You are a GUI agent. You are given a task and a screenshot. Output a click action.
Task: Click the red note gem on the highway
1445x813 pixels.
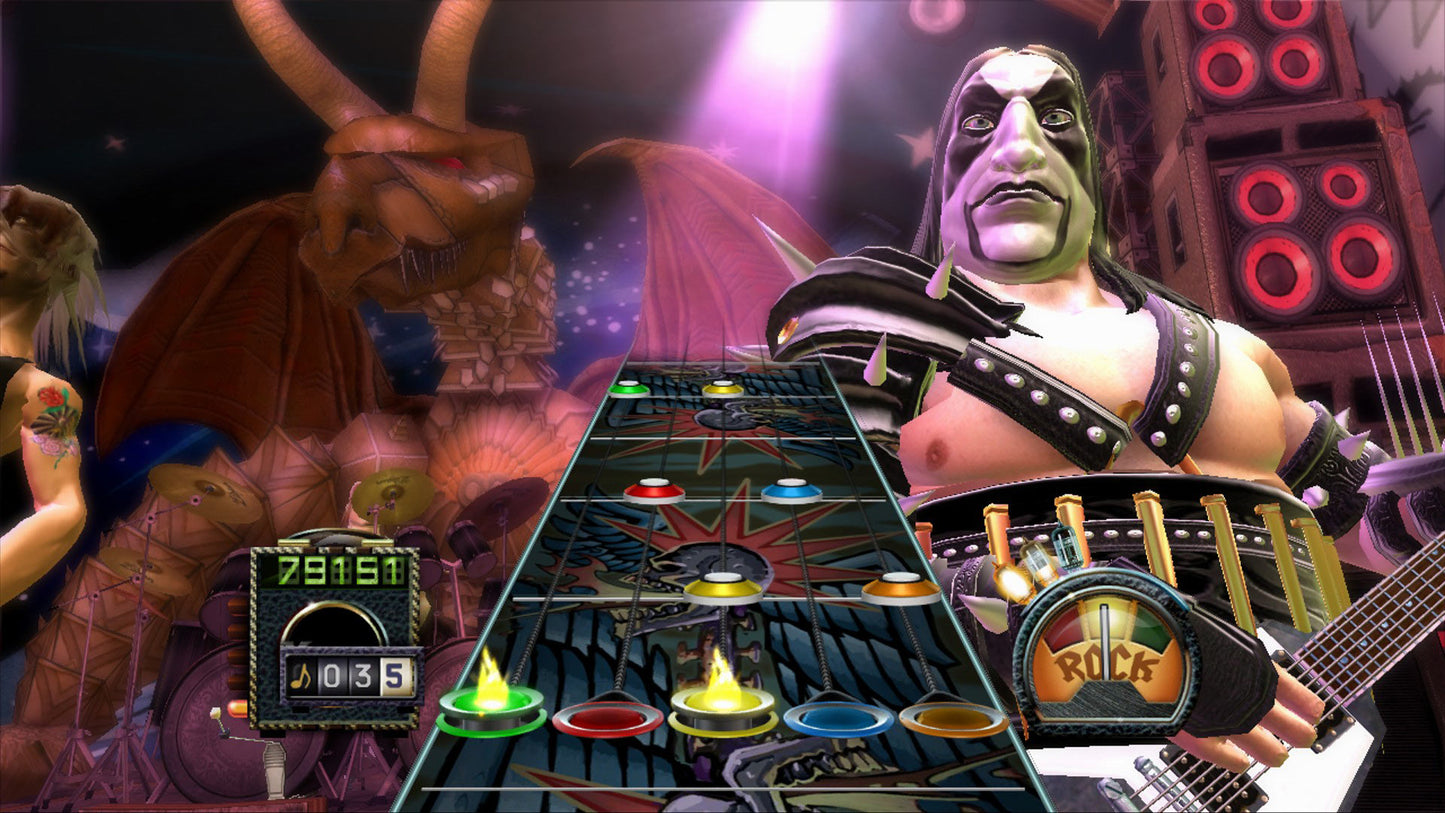[x=654, y=490]
